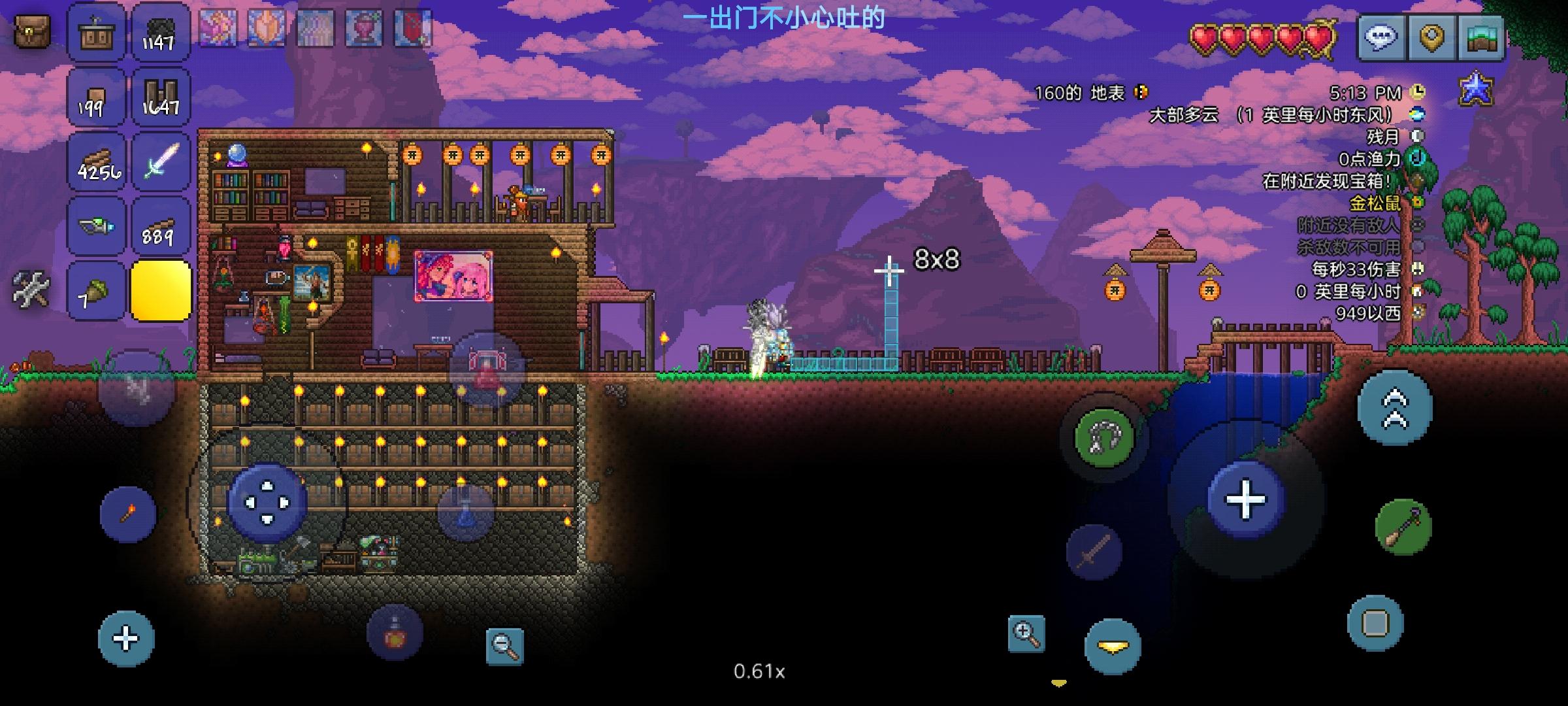Tap the clock icon next to 5:13 PM
Image resolution: width=1568 pixels, height=706 pixels.
1417,92
